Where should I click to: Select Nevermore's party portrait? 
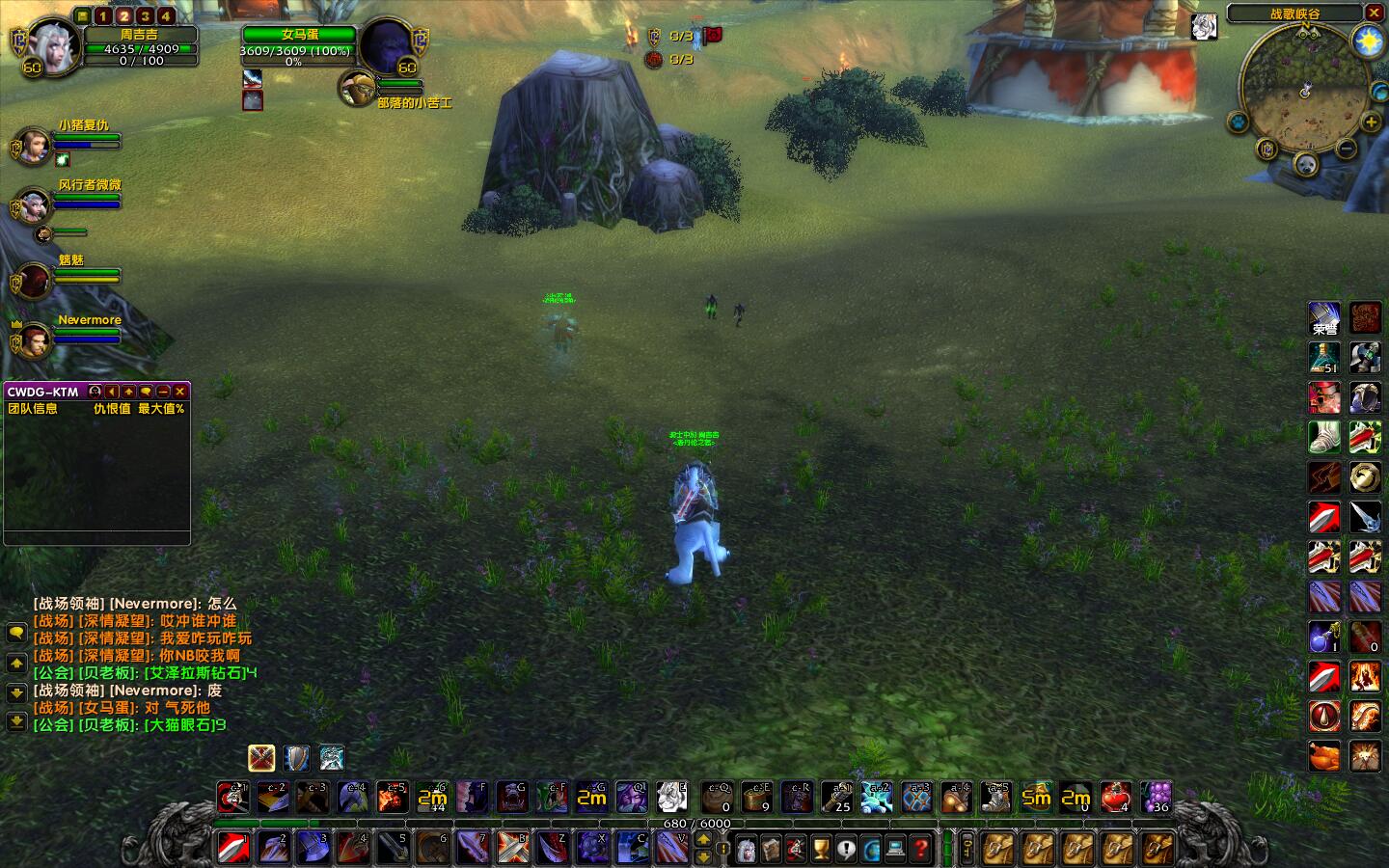coord(35,339)
